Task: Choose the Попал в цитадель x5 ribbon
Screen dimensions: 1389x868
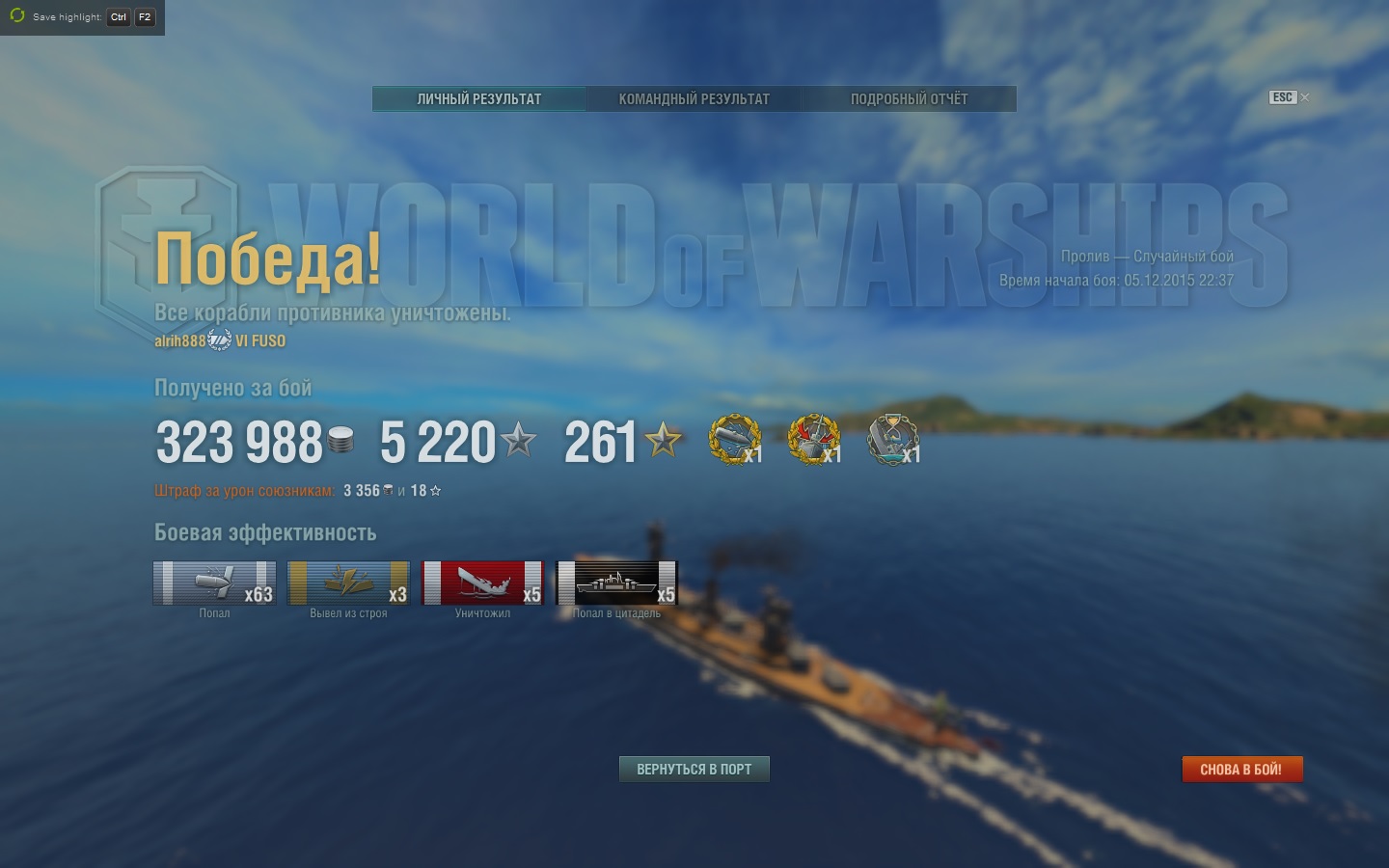Action: coord(616,583)
